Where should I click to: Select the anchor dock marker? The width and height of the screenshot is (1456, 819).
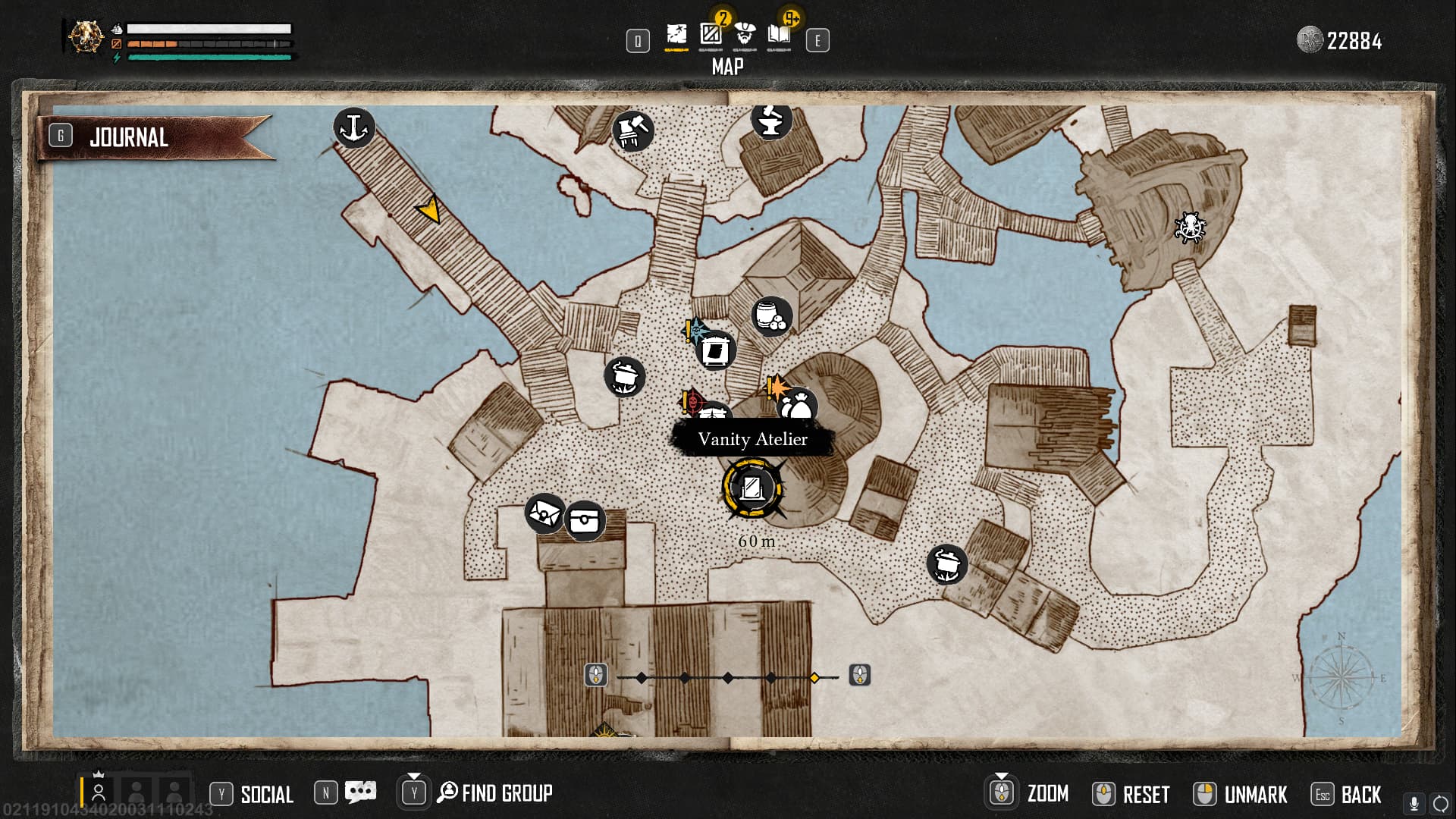tap(353, 127)
